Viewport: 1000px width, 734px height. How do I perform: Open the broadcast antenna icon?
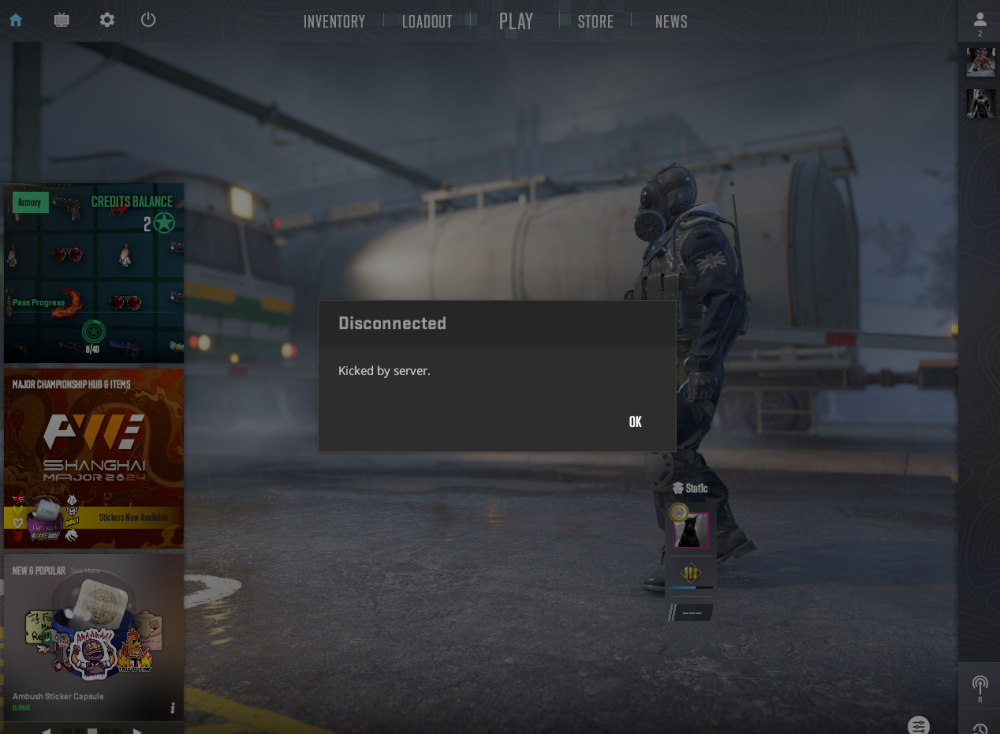pyautogui.click(x=980, y=685)
